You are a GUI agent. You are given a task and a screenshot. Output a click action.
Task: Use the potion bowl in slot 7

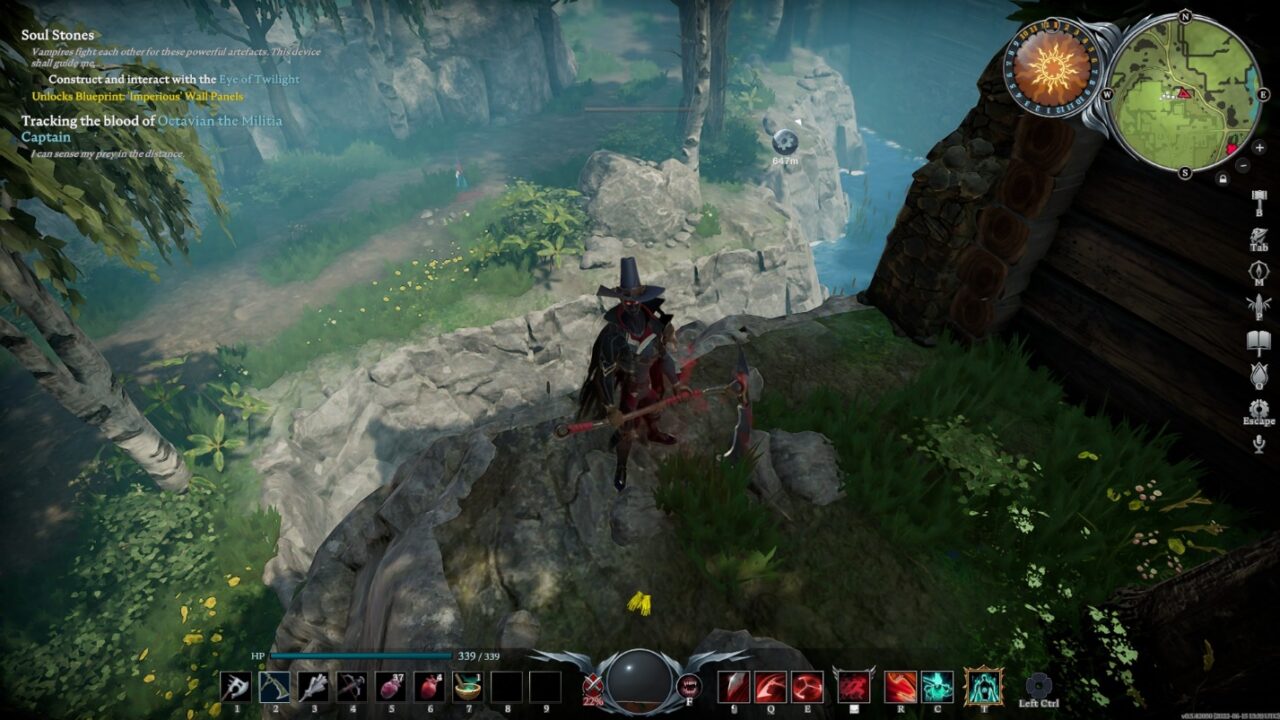coord(467,685)
